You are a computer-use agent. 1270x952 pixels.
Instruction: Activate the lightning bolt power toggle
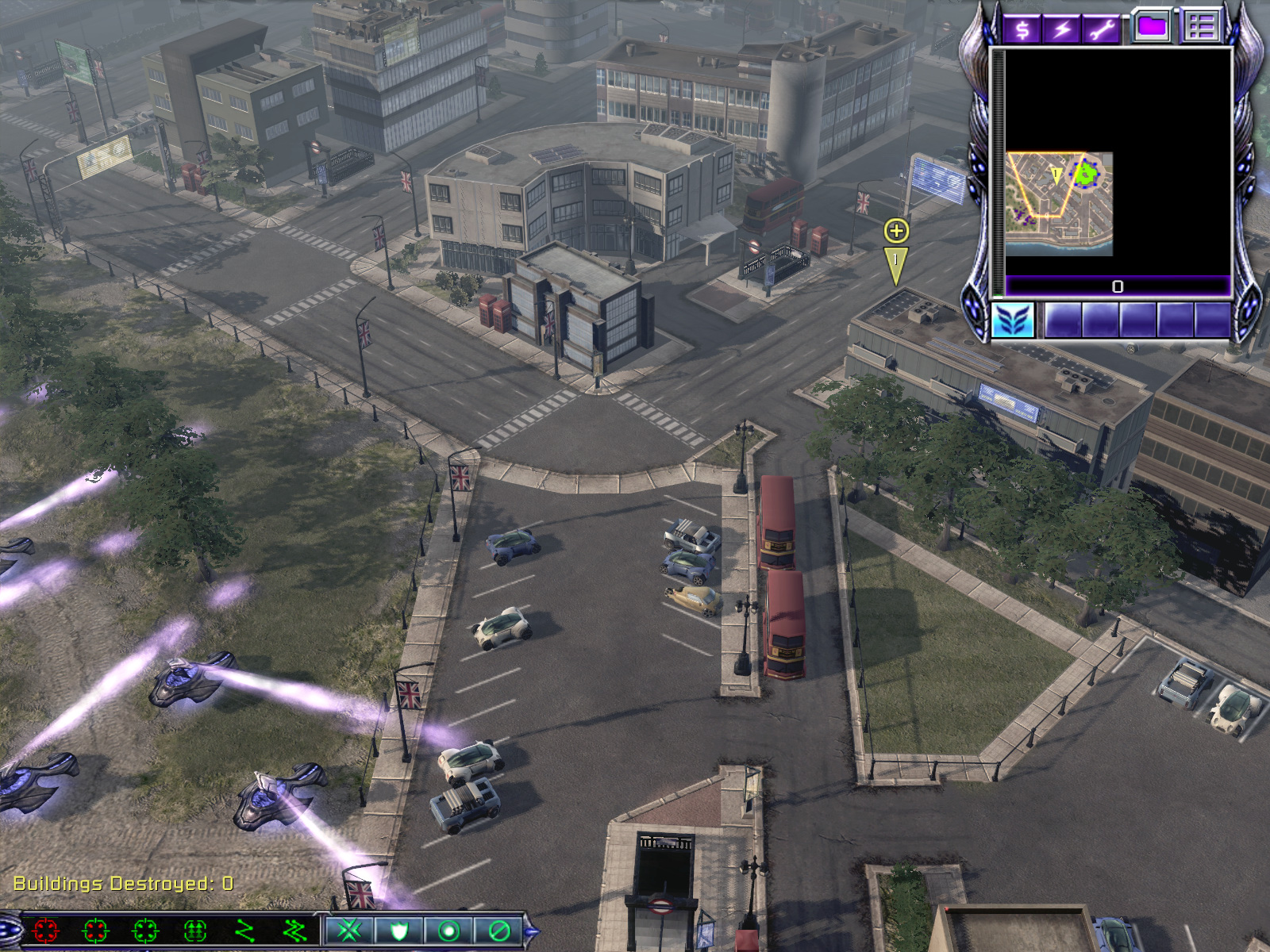1062,29
